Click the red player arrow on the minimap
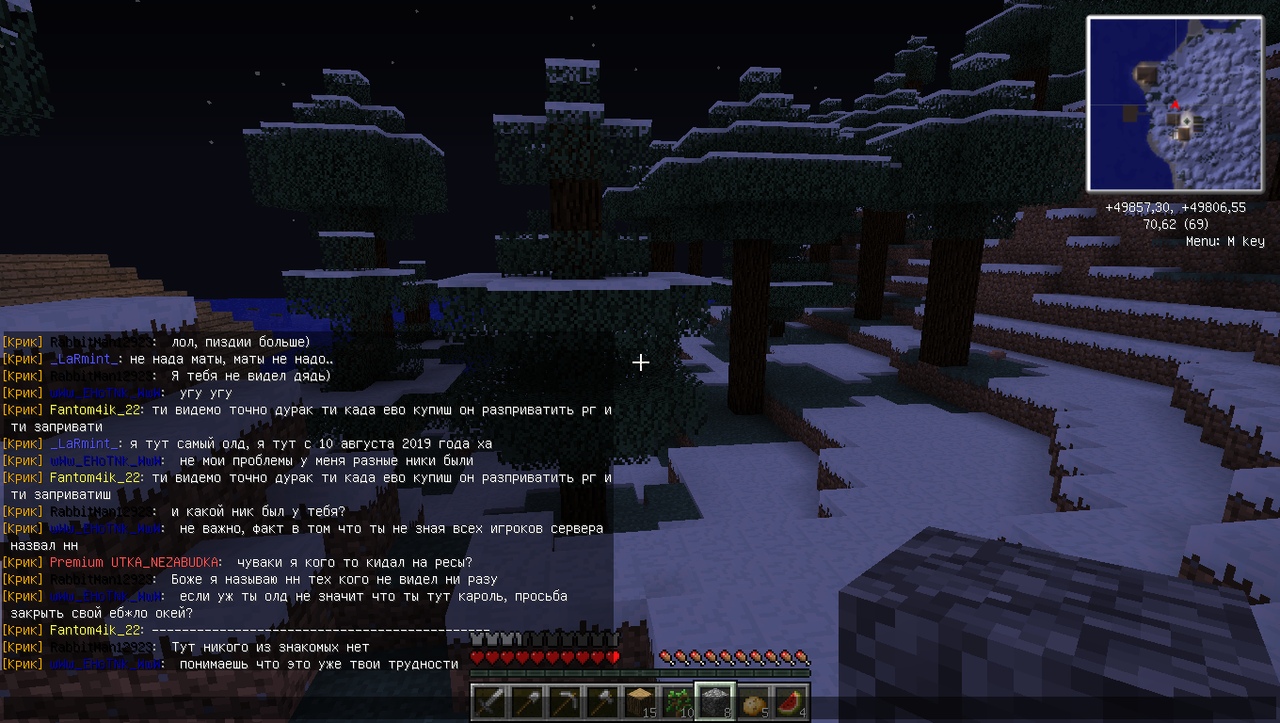Screen dimensions: 1280x723 click(x=1176, y=104)
